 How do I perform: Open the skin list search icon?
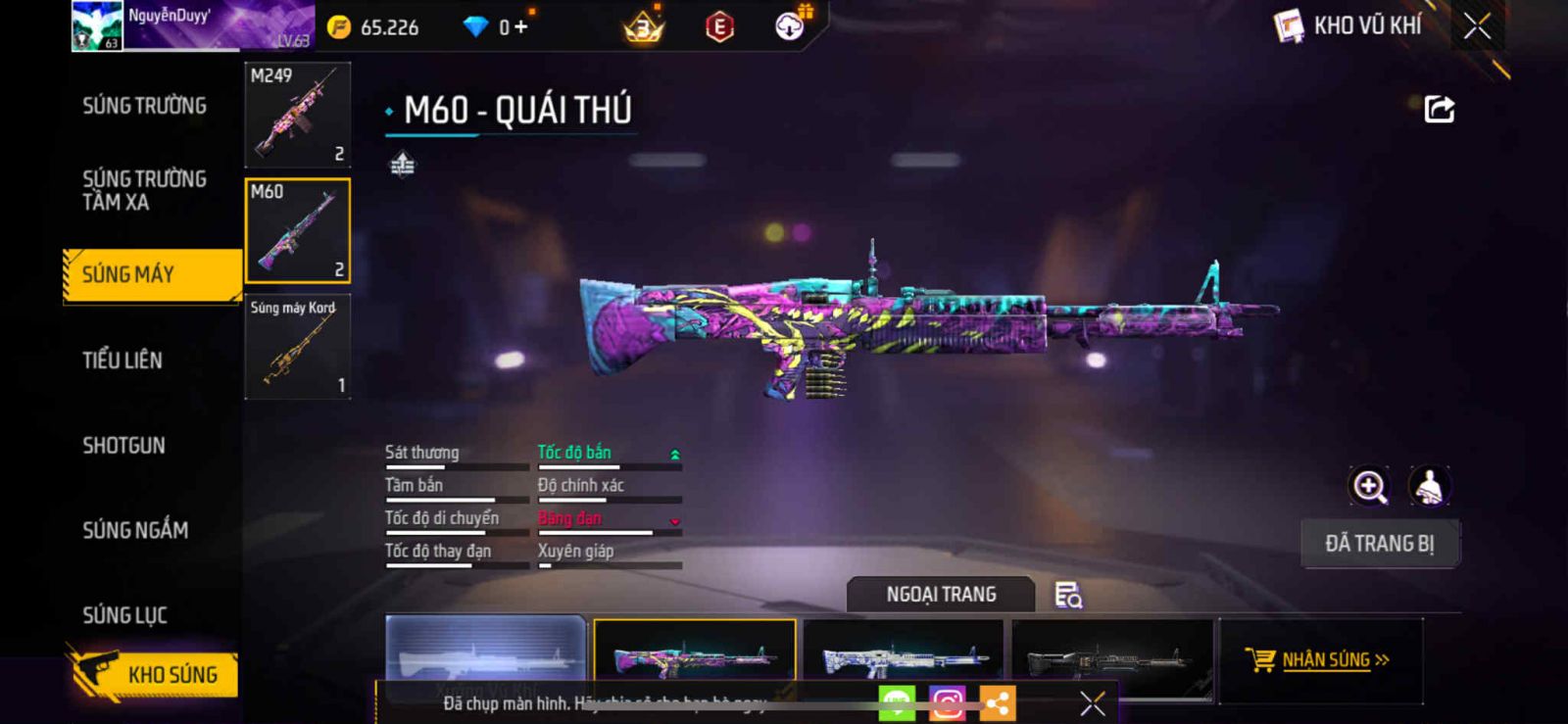(1067, 595)
